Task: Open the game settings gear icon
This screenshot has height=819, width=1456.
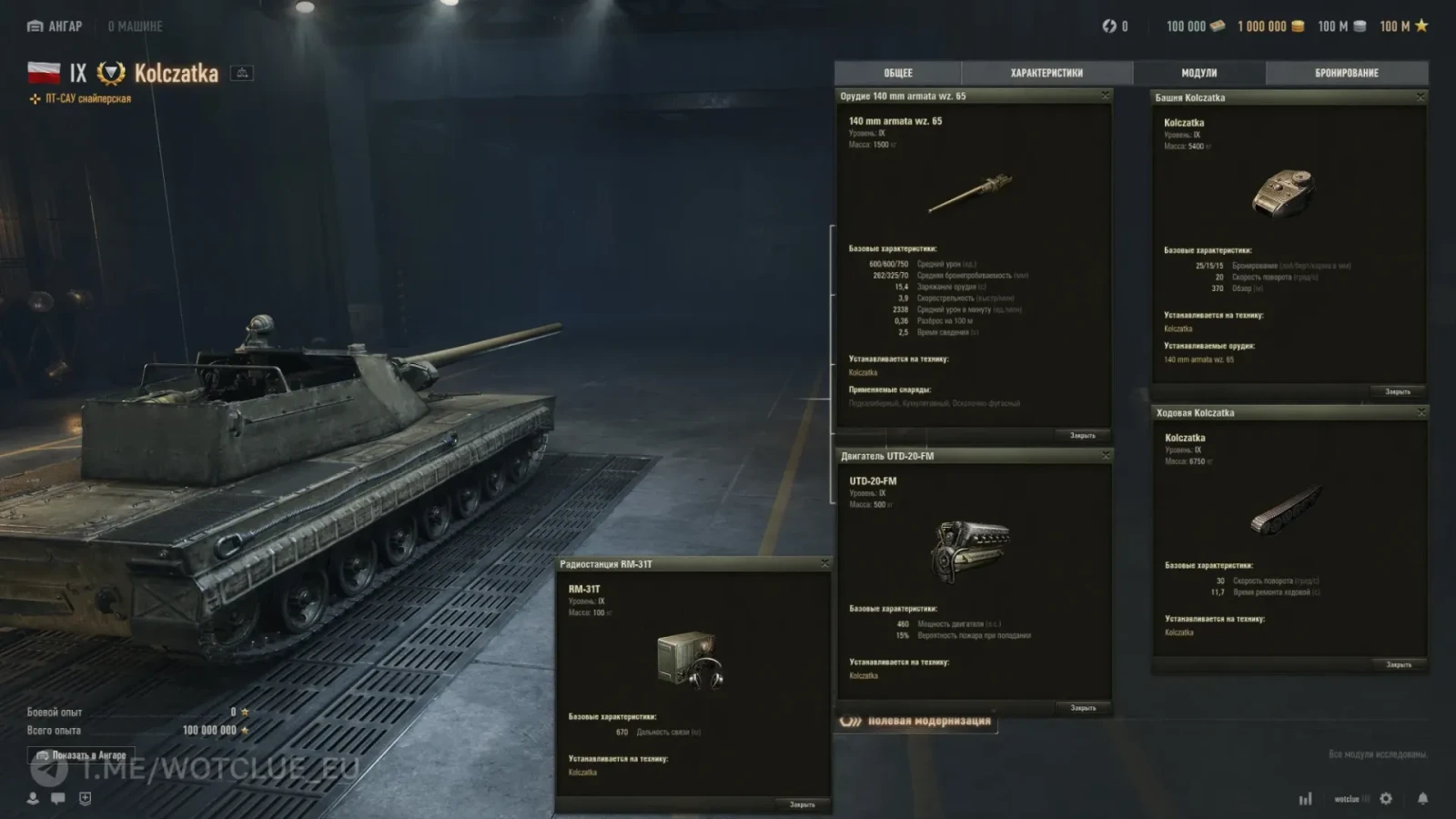Action: pos(1386,799)
